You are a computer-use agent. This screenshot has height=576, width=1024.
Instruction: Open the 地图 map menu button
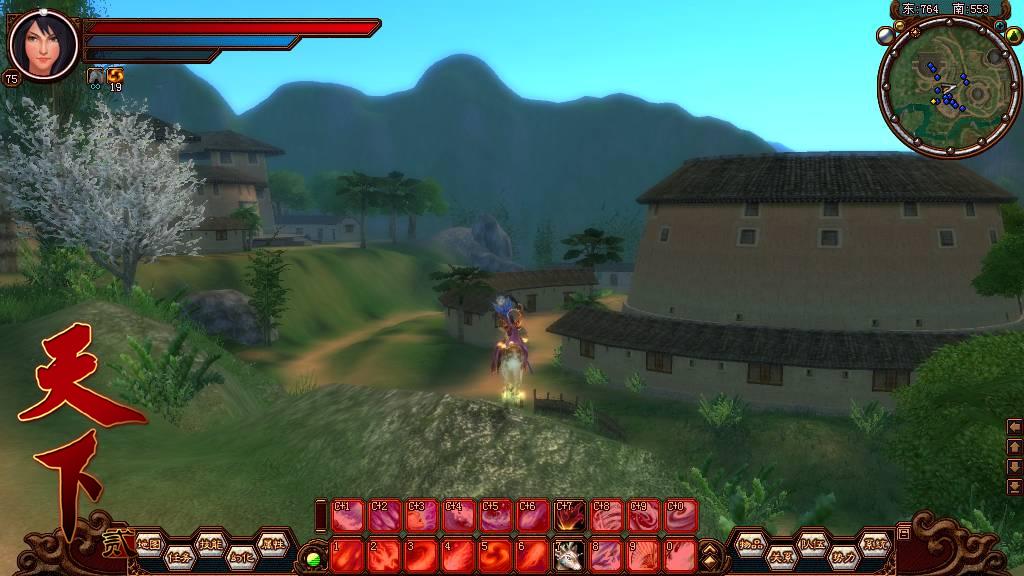pos(149,544)
